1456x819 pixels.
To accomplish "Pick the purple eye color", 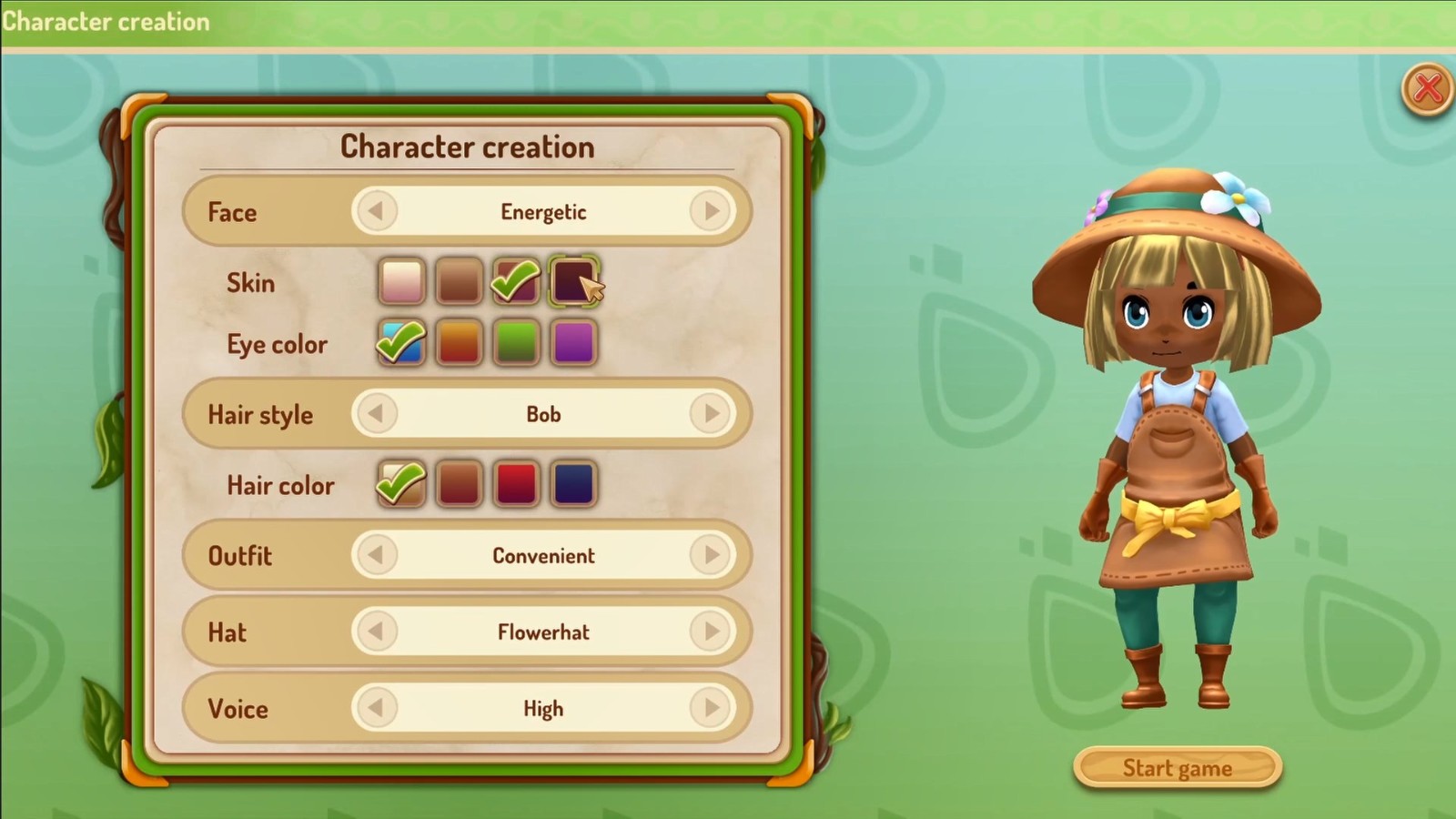I will pos(573,343).
